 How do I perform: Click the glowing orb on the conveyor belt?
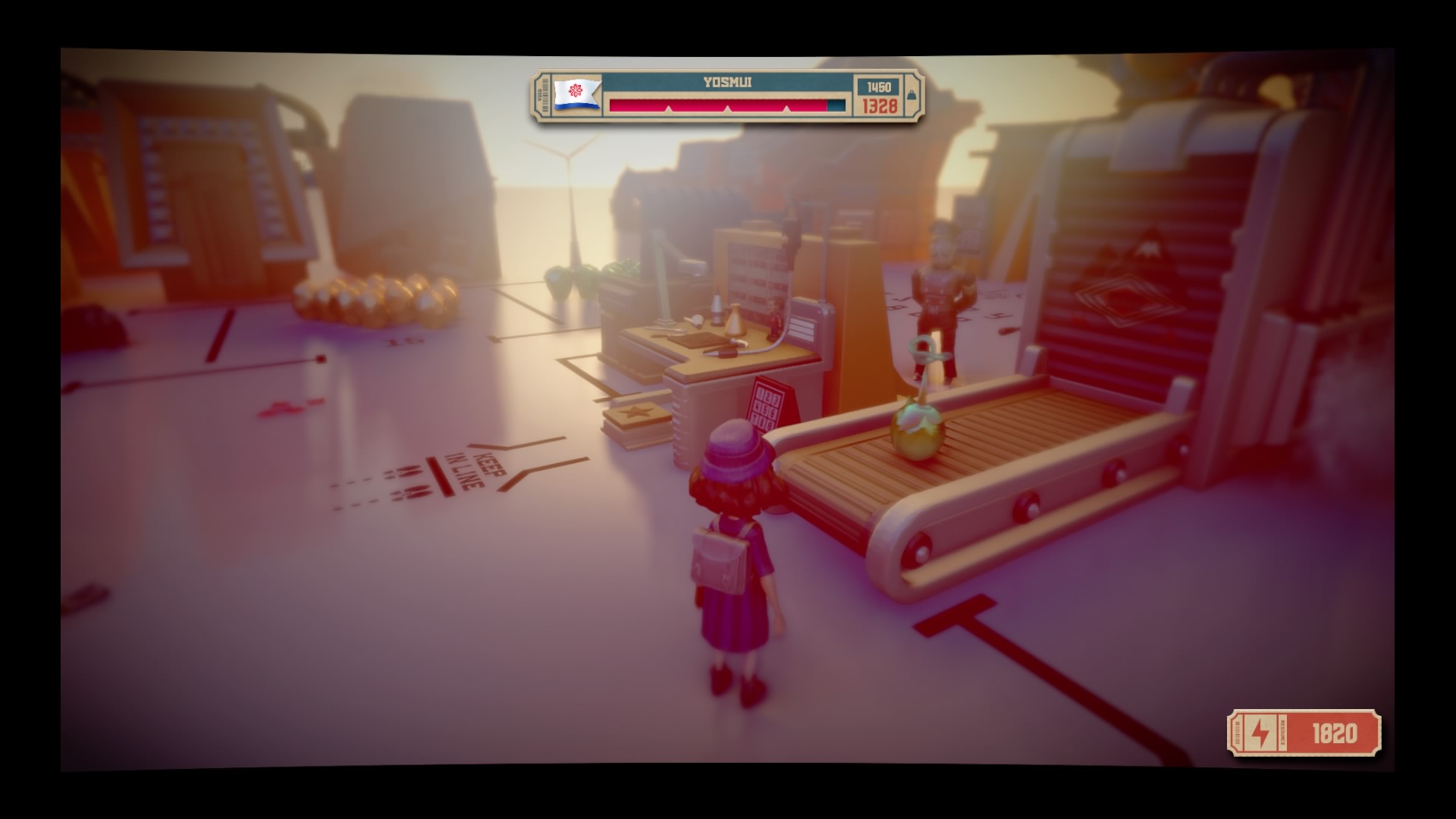[918, 436]
